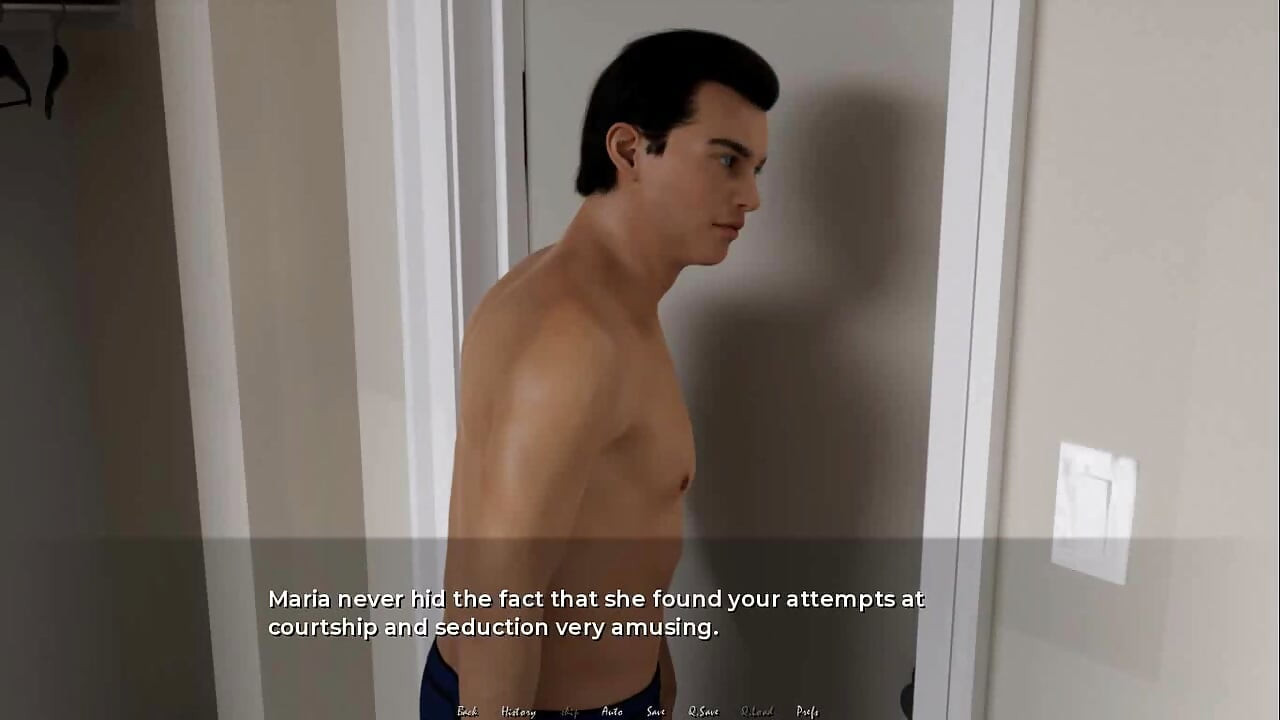This screenshot has width=1280, height=720.
Task: Select History in the quick menu bar
Action: click(518, 710)
